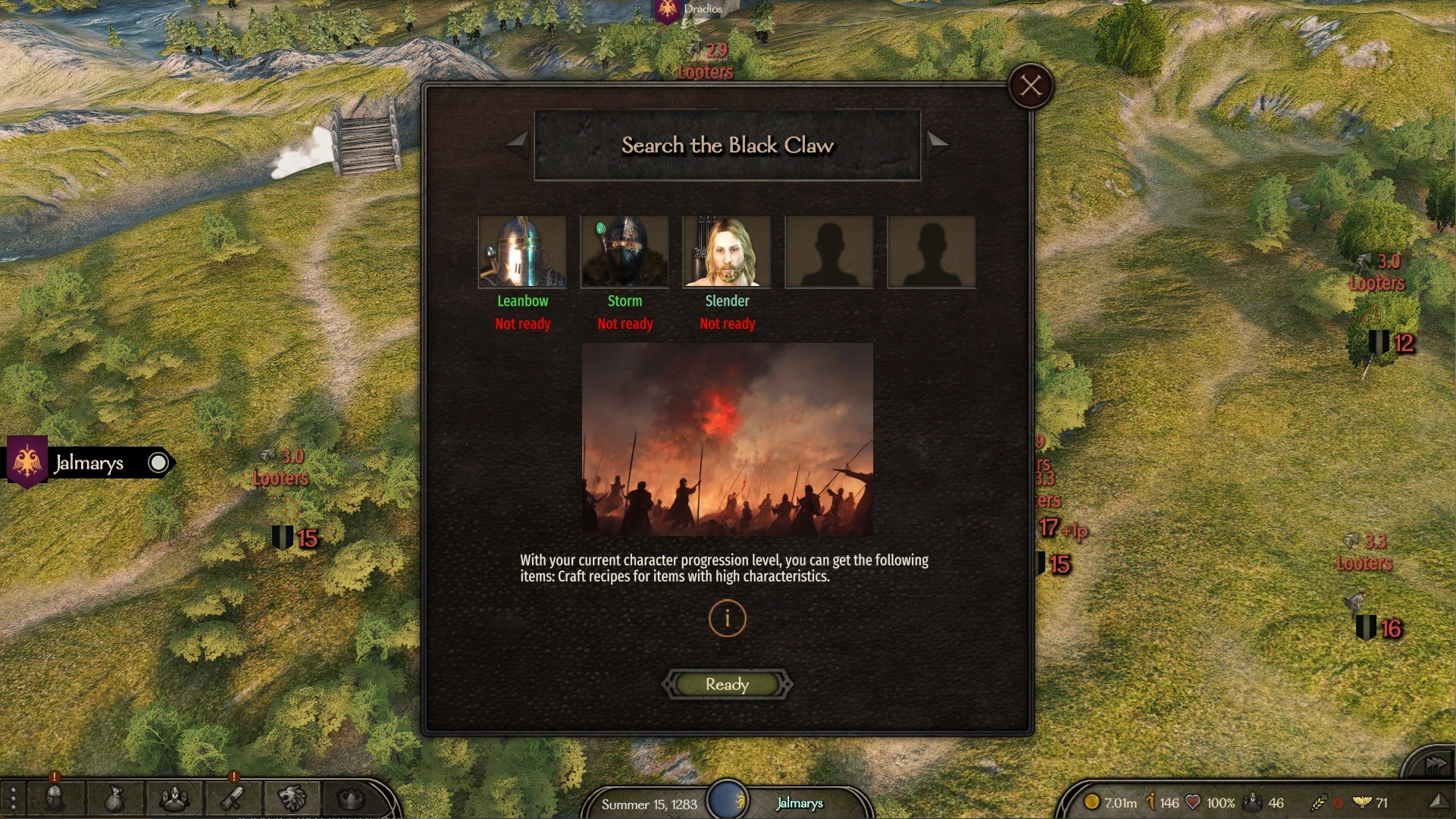Click the influence icon next to 146
This screenshot has height=819, width=1456.
[1151, 802]
